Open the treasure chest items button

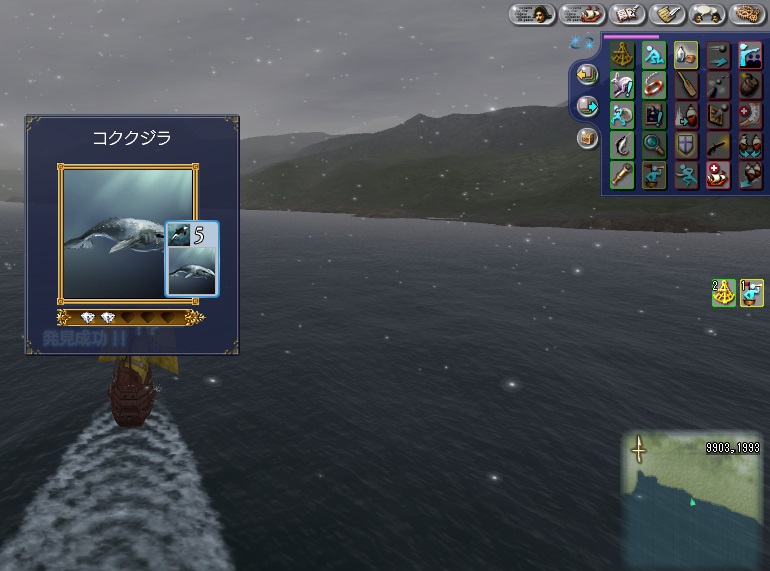pos(587,137)
